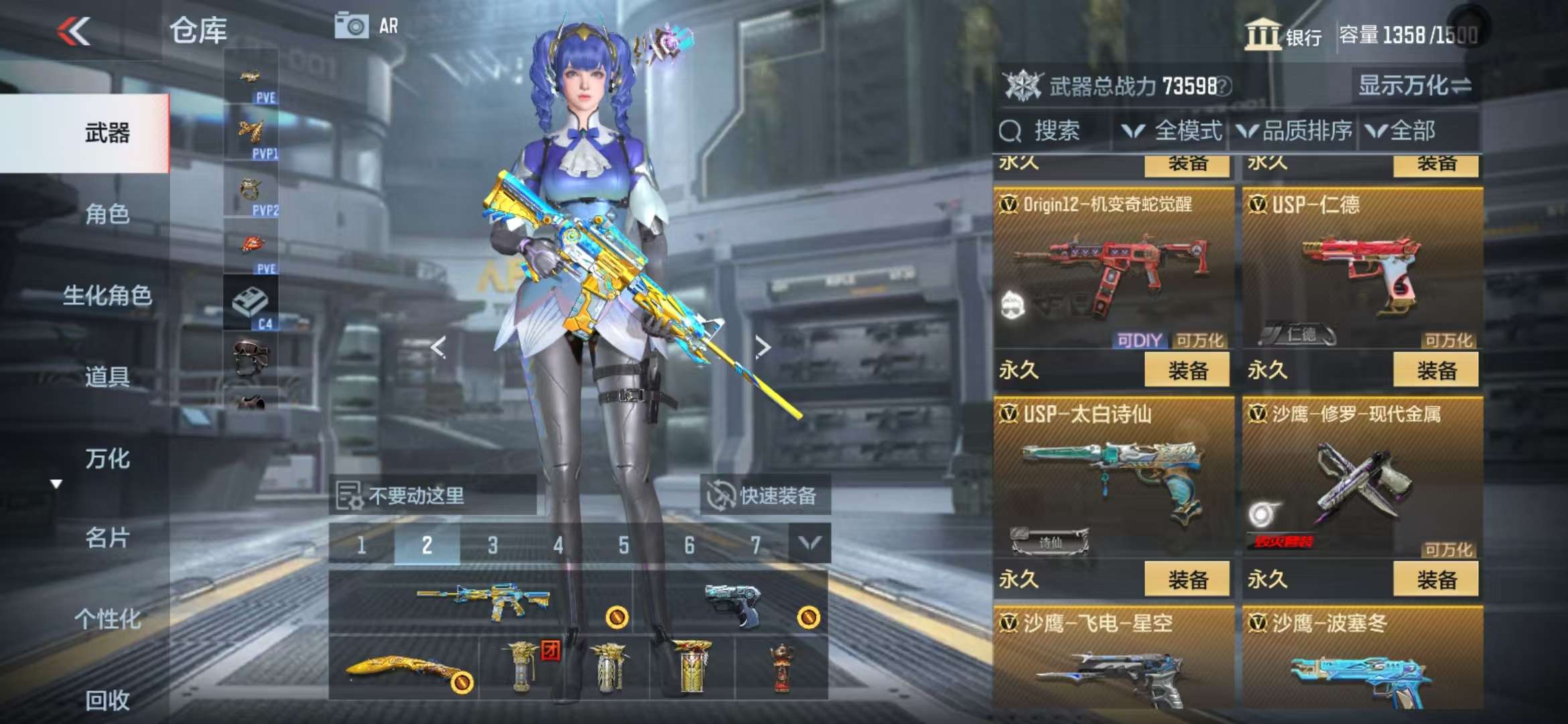The height and width of the screenshot is (724, 1568).
Task: Open the 银行 bank
Action: (x=1283, y=35)
